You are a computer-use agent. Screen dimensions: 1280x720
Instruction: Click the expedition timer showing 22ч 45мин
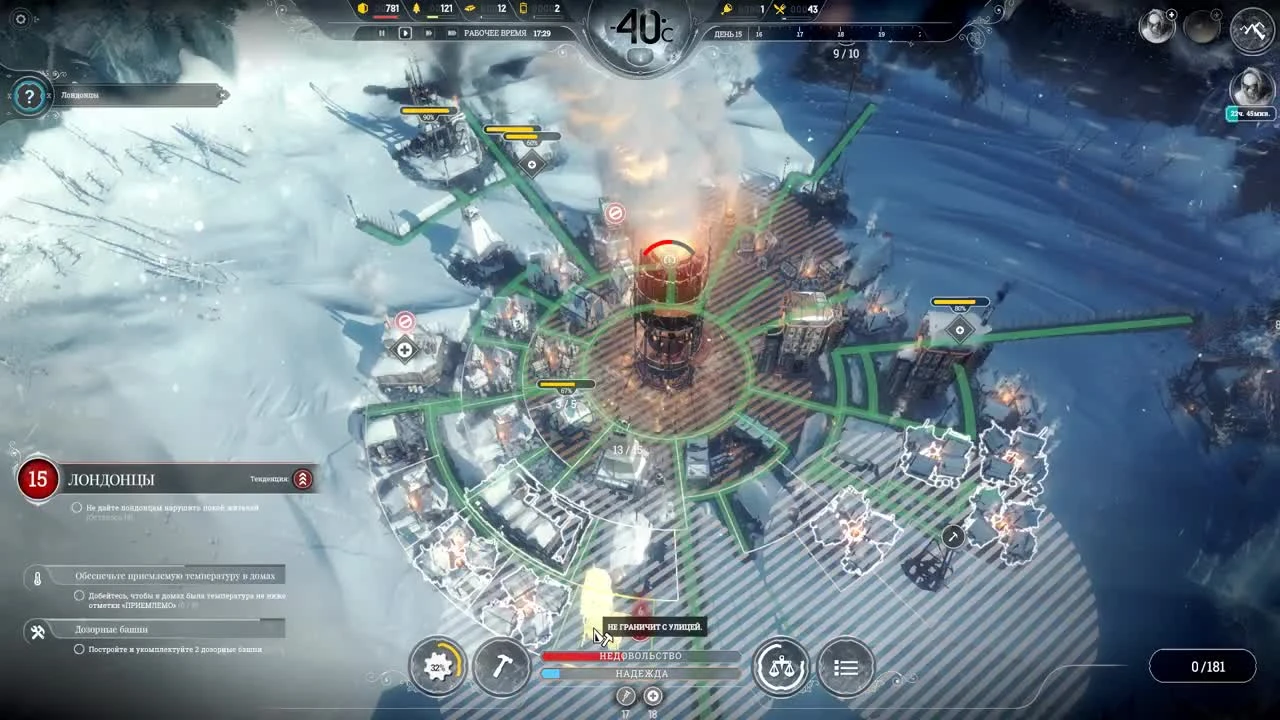(x=1250, y=112)
